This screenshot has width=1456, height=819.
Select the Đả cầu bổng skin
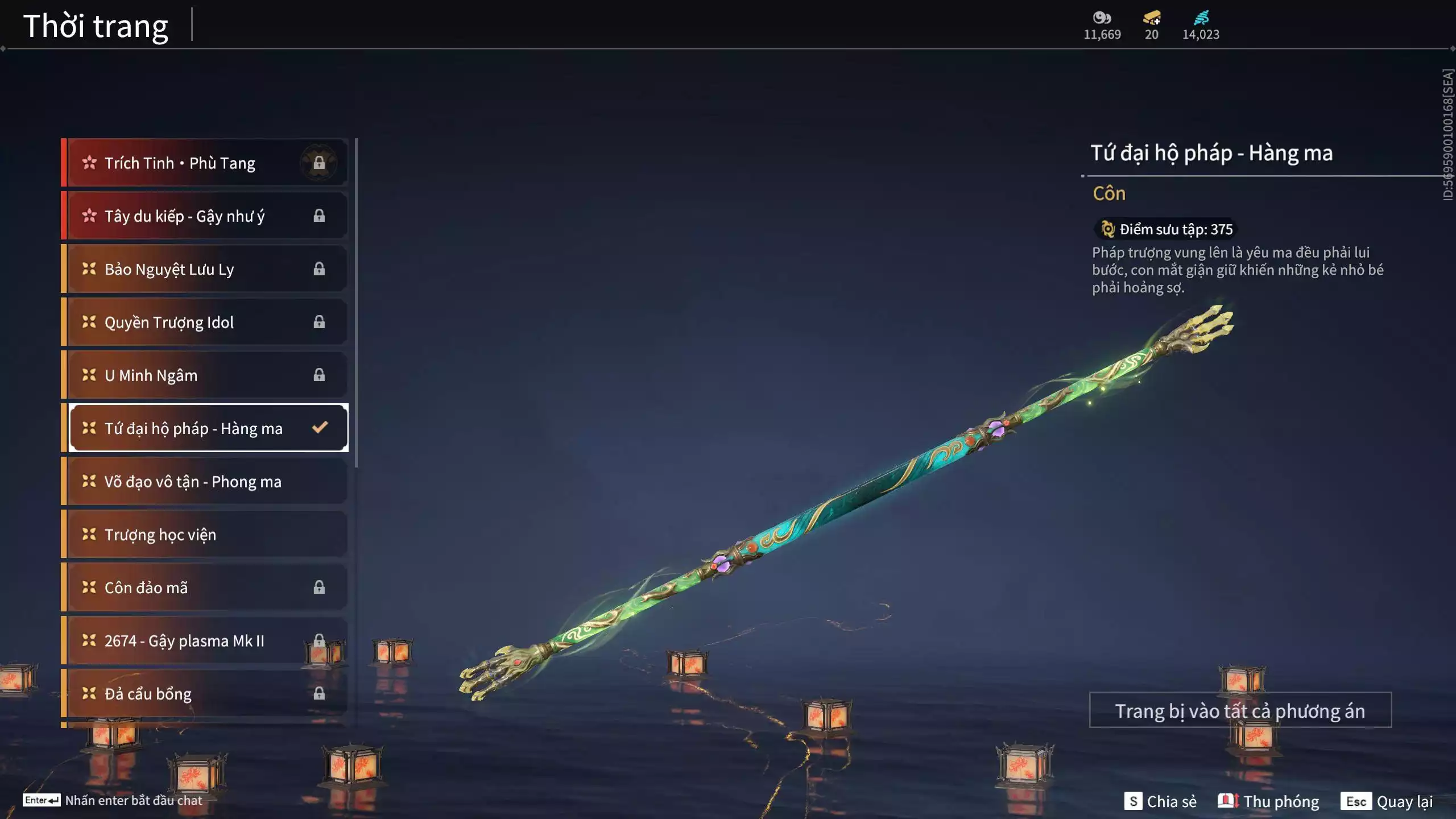coord(205,693)
